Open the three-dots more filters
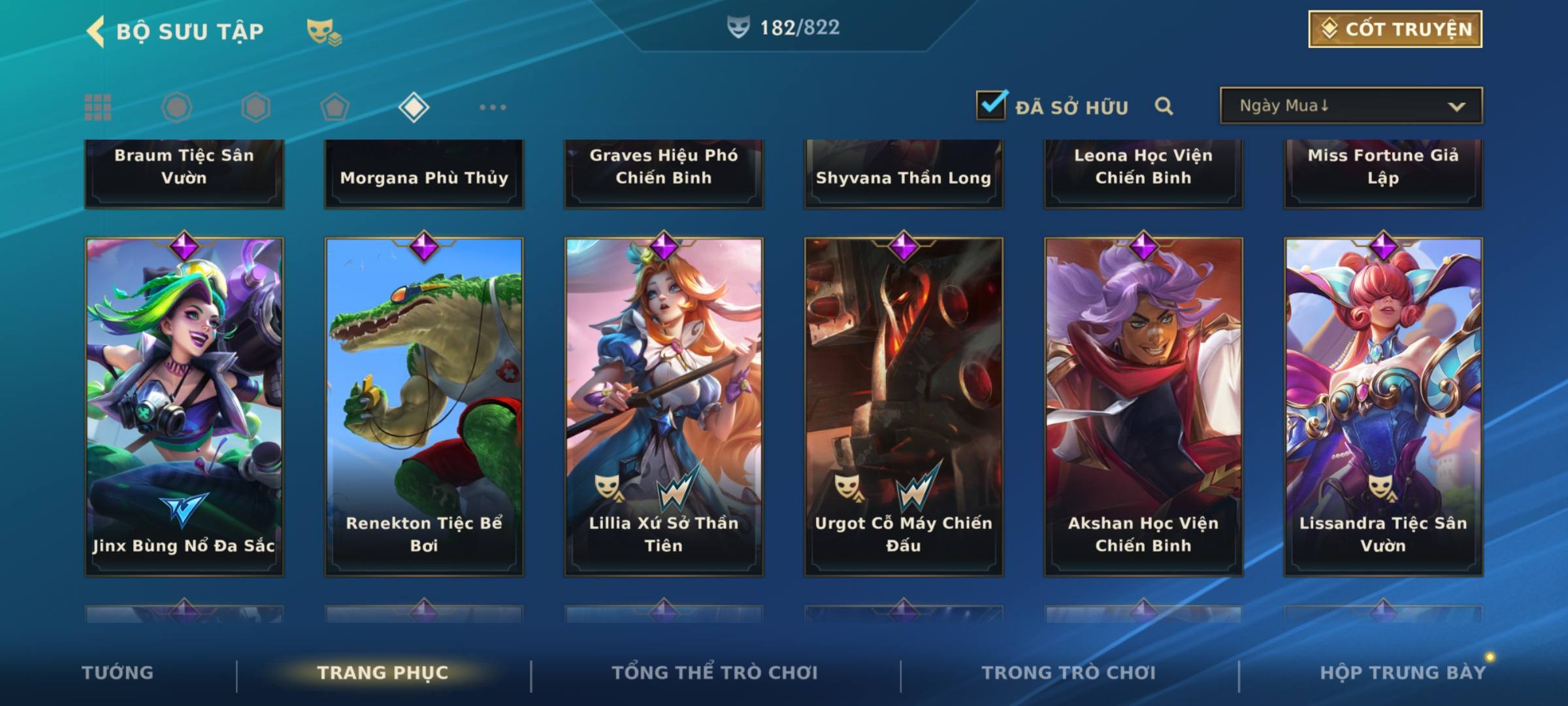This screenshot has height=706, width=1568. (493, 107)
